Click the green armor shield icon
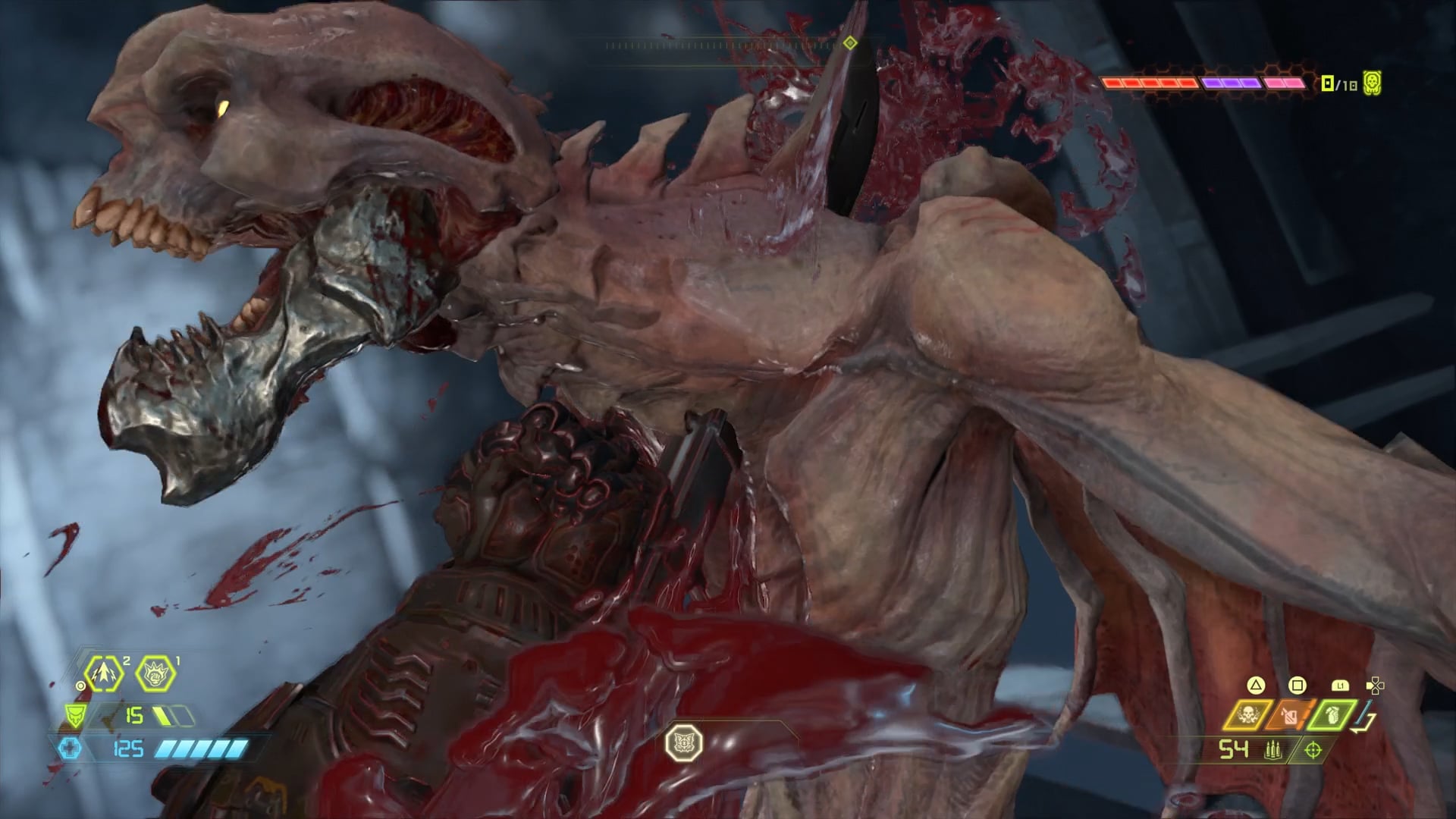The image size is (1456, 819). [75, 715]
